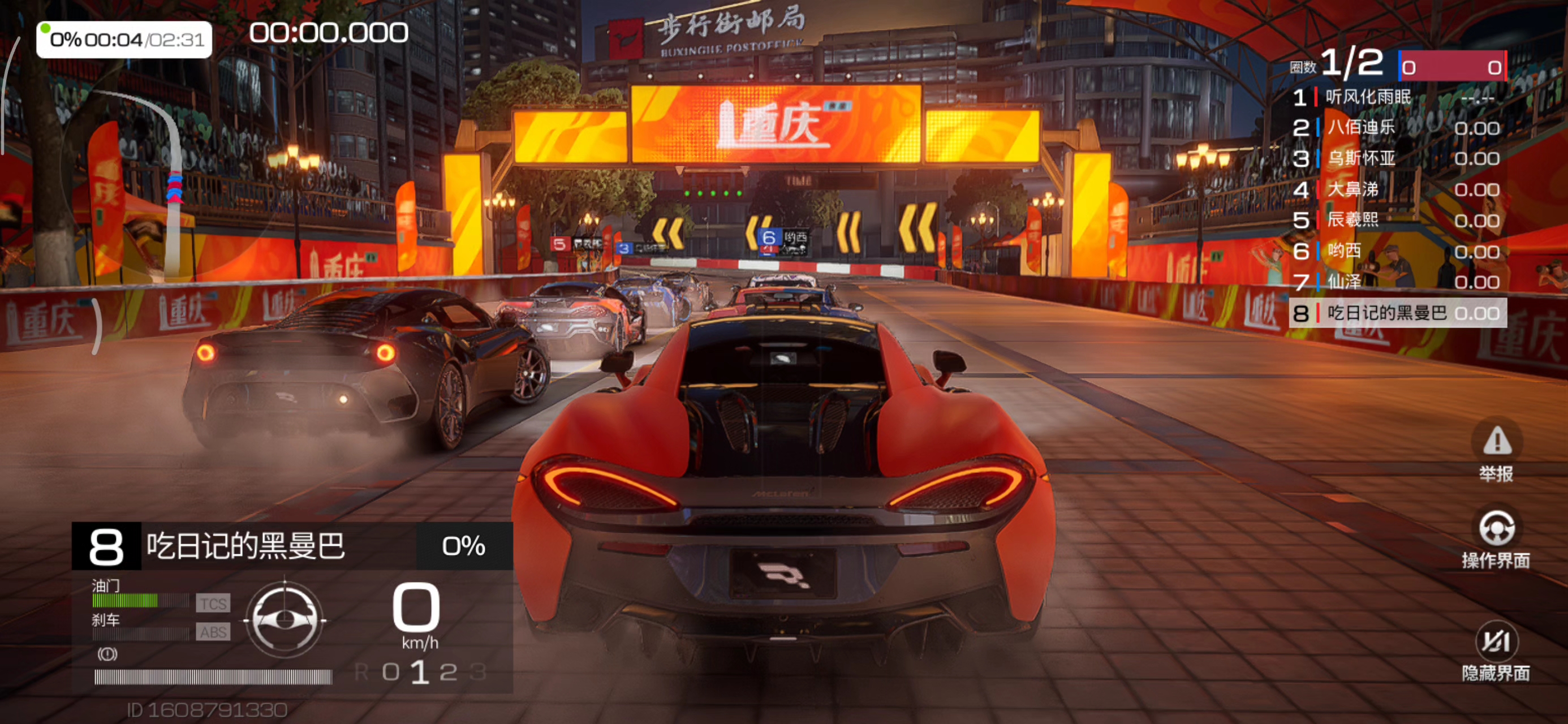Hide the HUD with 隐藏界面

coord(1496,651)
